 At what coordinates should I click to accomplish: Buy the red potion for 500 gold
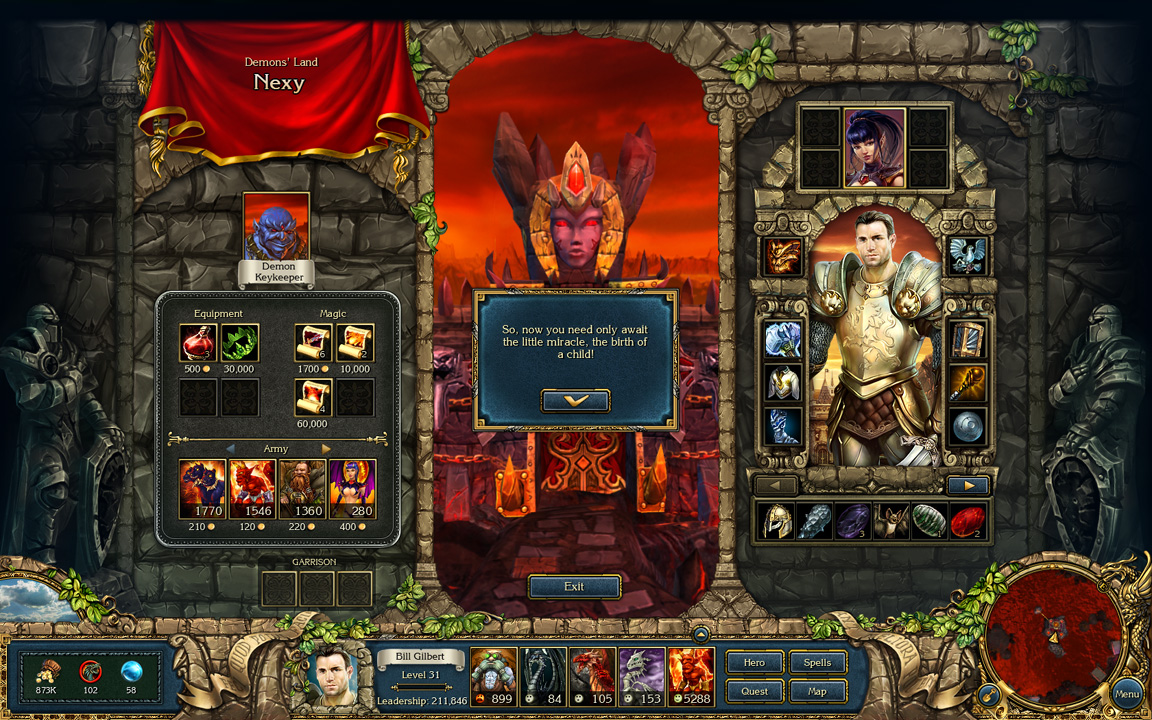click(x=199, y=343)
